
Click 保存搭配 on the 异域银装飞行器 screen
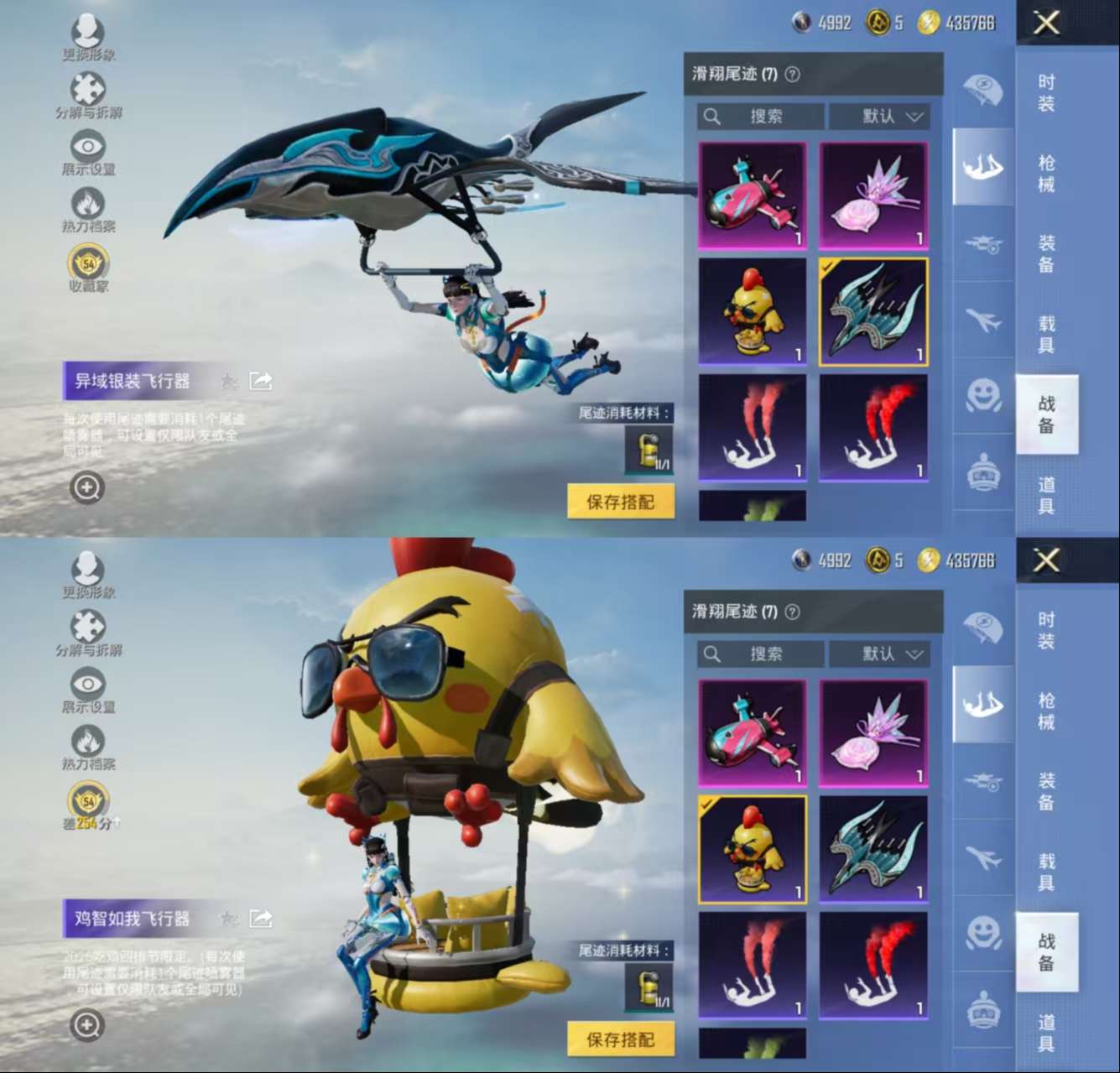click(x=620, y=502)
